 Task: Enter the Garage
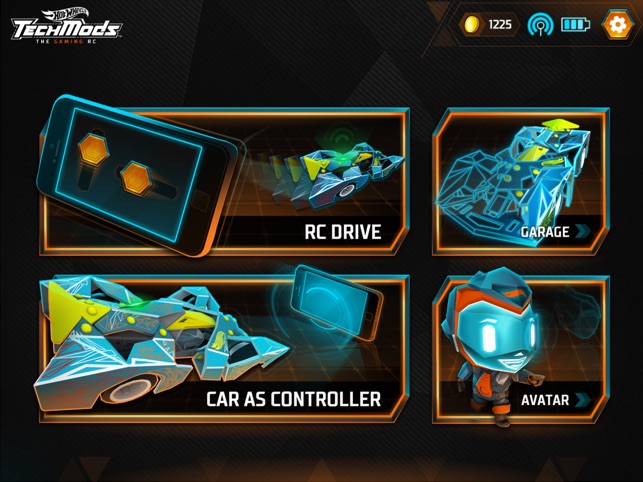(519, 181)
